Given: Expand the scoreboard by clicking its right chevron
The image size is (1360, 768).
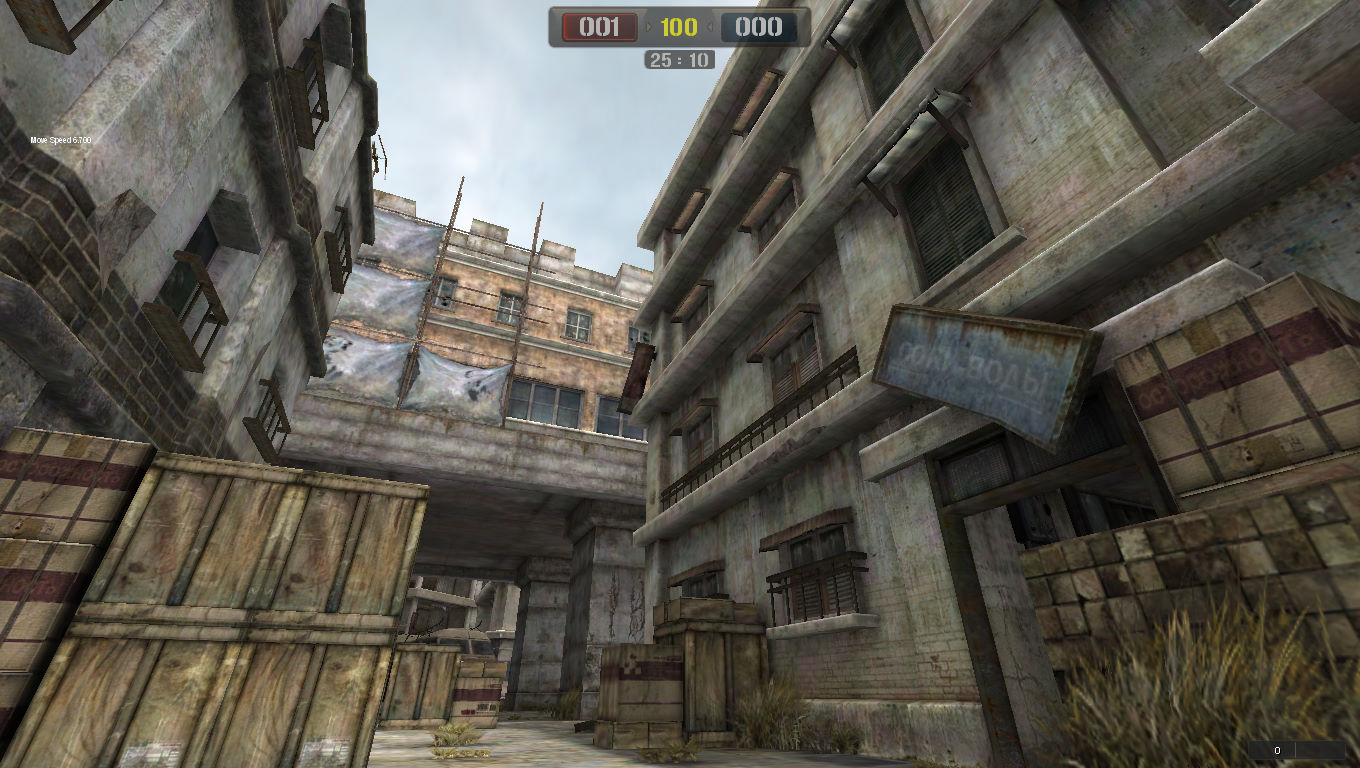Looking at the screenshot, I should (712, 28).
